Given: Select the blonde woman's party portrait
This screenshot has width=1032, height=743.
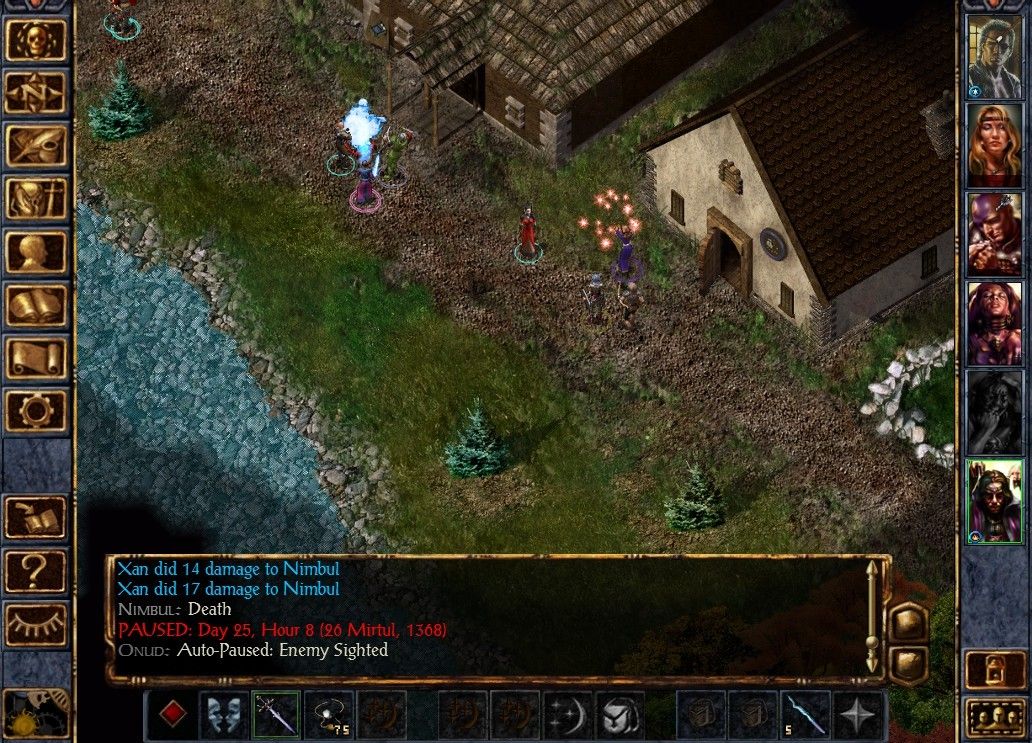Looking at the screenshot, I should [993, 143].
